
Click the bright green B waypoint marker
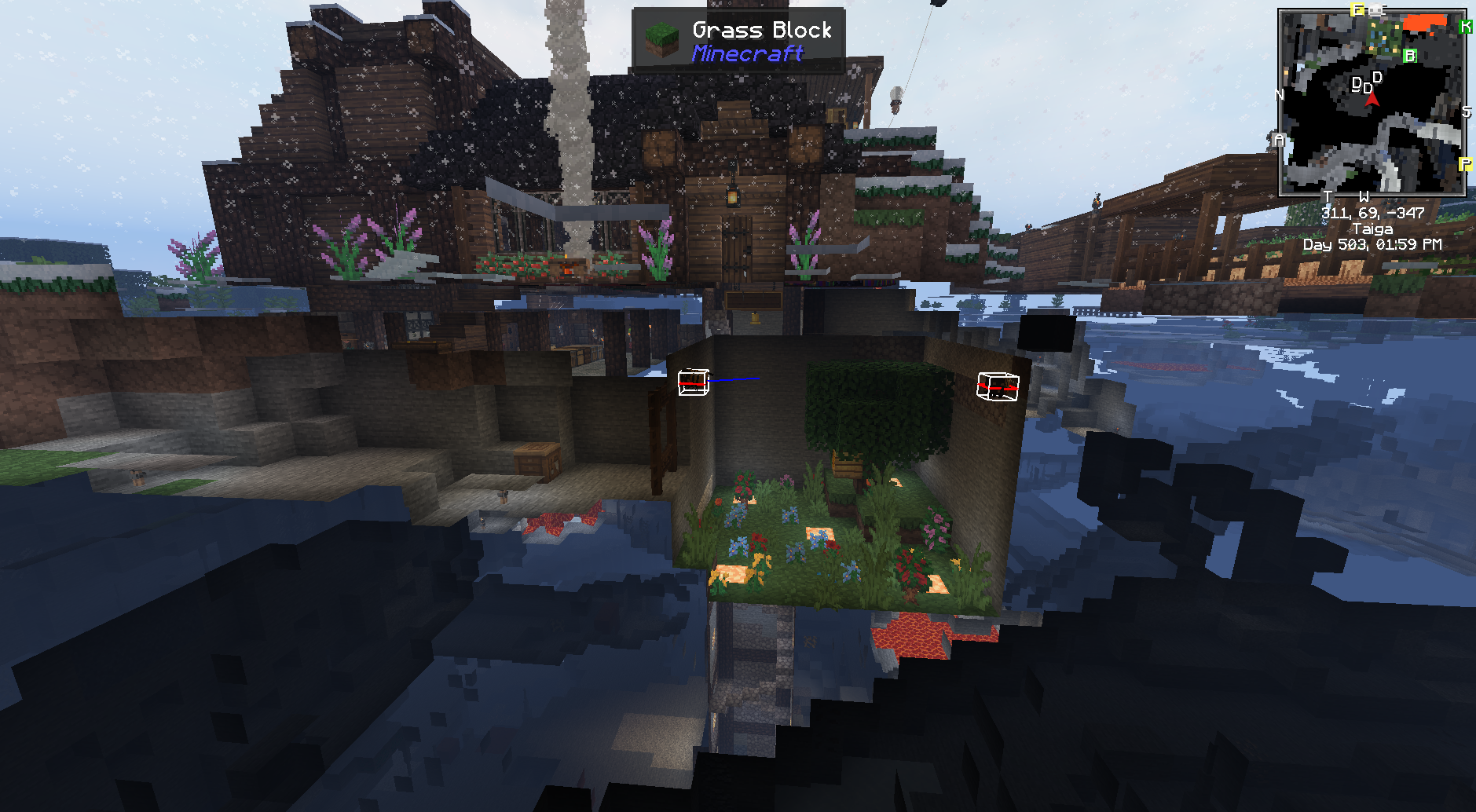click(x=1409, y=56)
